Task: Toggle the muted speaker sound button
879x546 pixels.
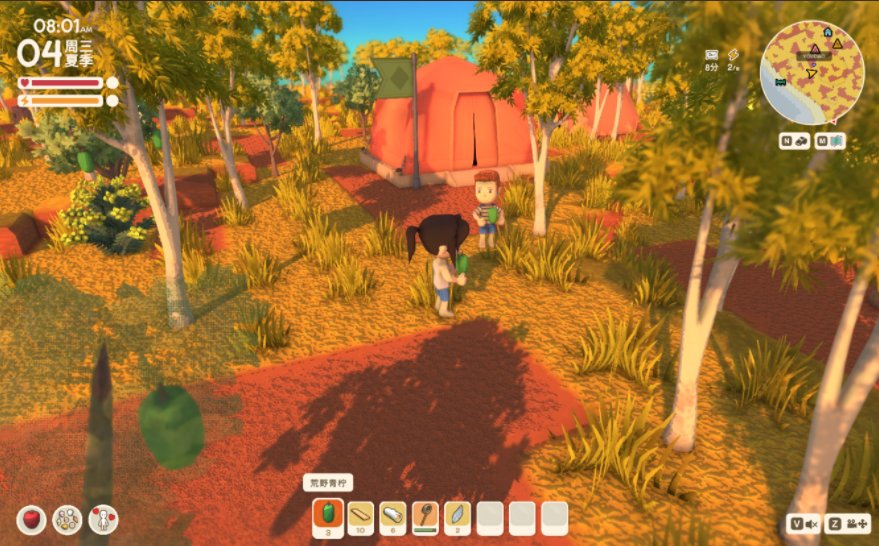Action: point(804,523)
